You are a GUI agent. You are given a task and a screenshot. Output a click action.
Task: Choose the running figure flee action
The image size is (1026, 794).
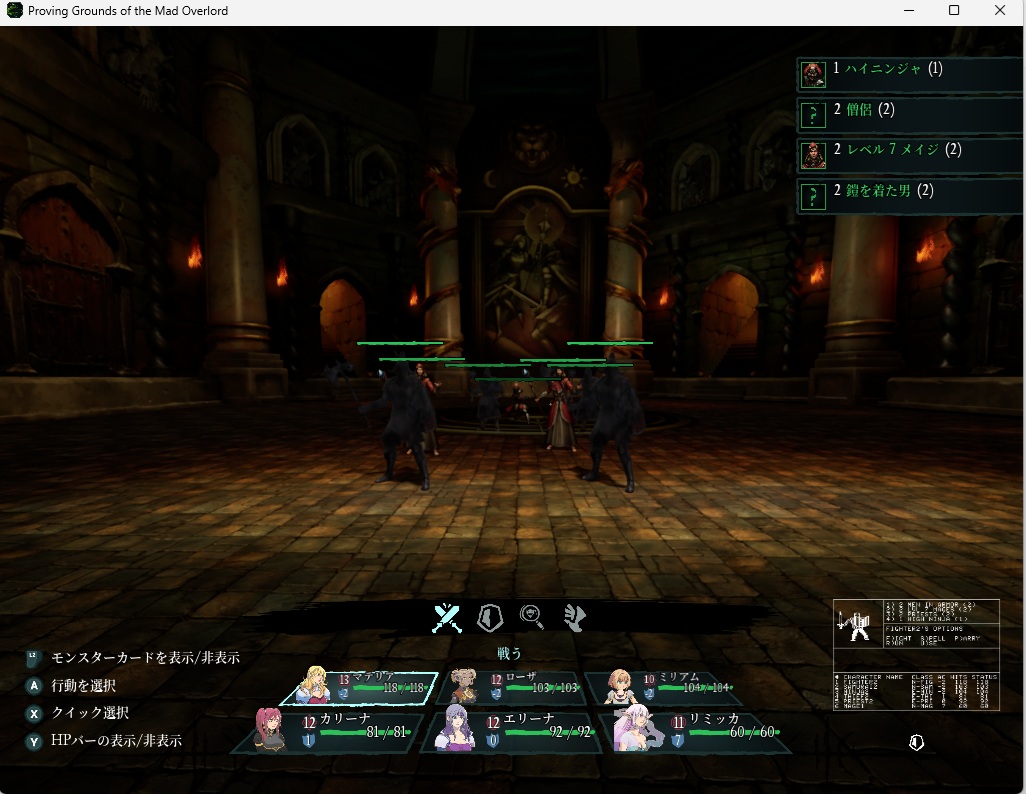click(x=574, y=618)
